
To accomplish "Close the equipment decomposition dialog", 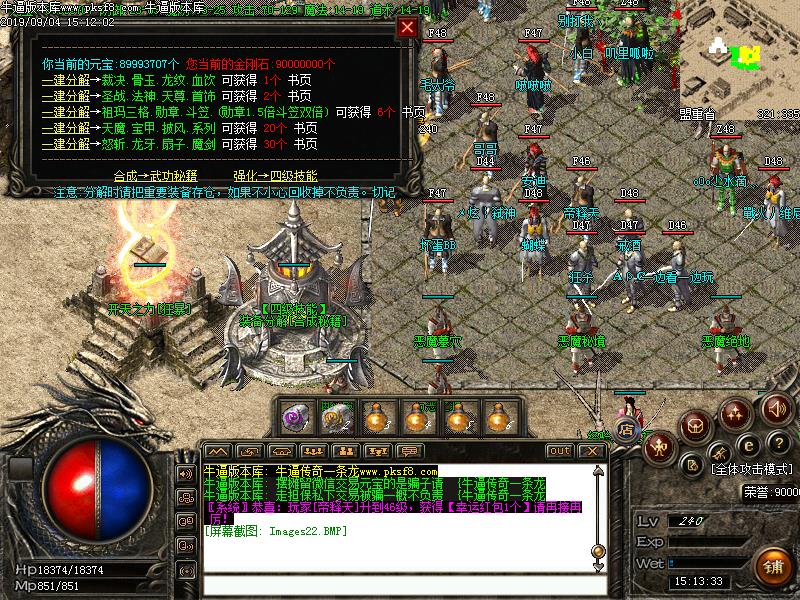I will 407,28.
